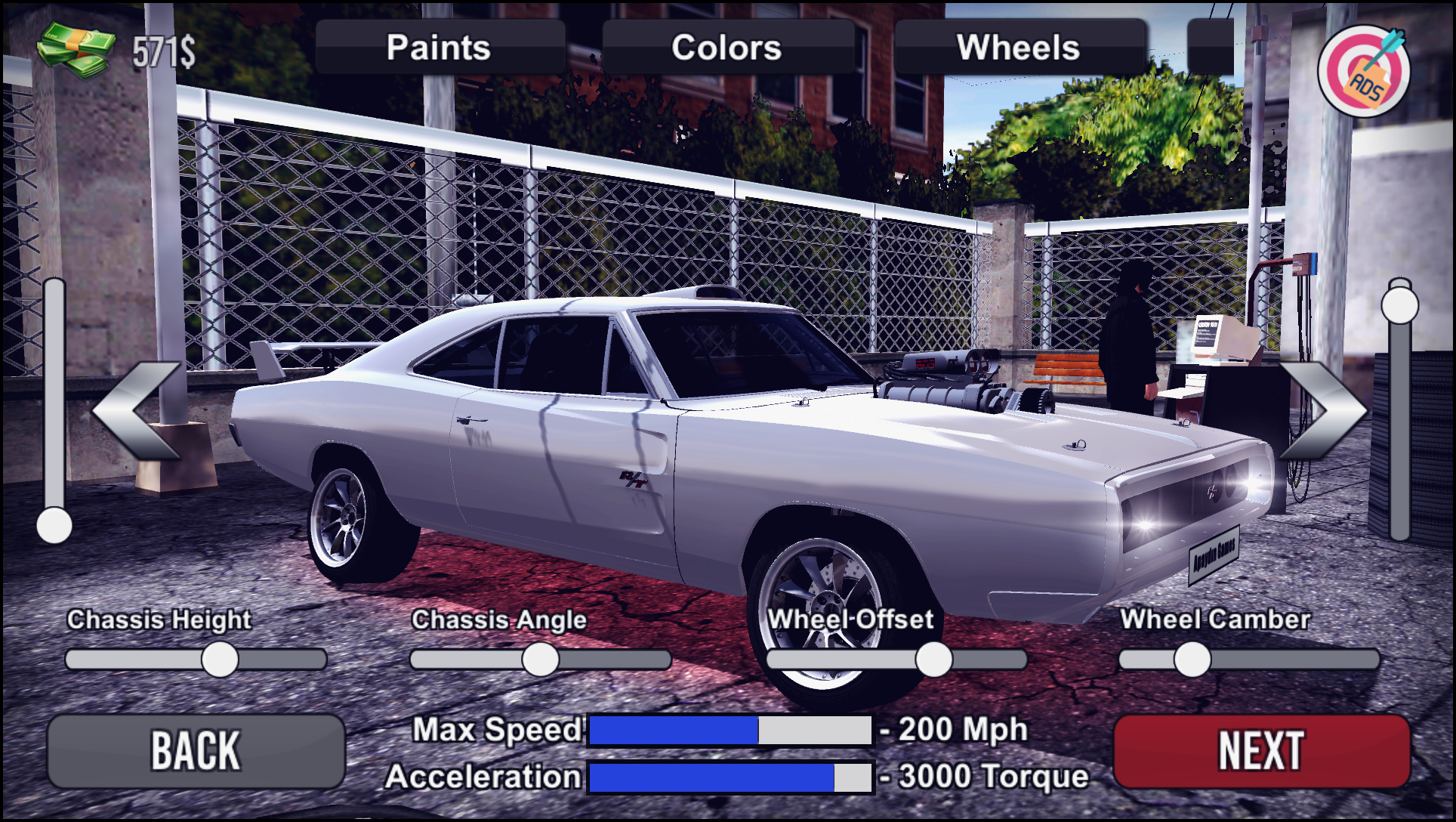Click the Chassis Height slider handle

point(220,660)
